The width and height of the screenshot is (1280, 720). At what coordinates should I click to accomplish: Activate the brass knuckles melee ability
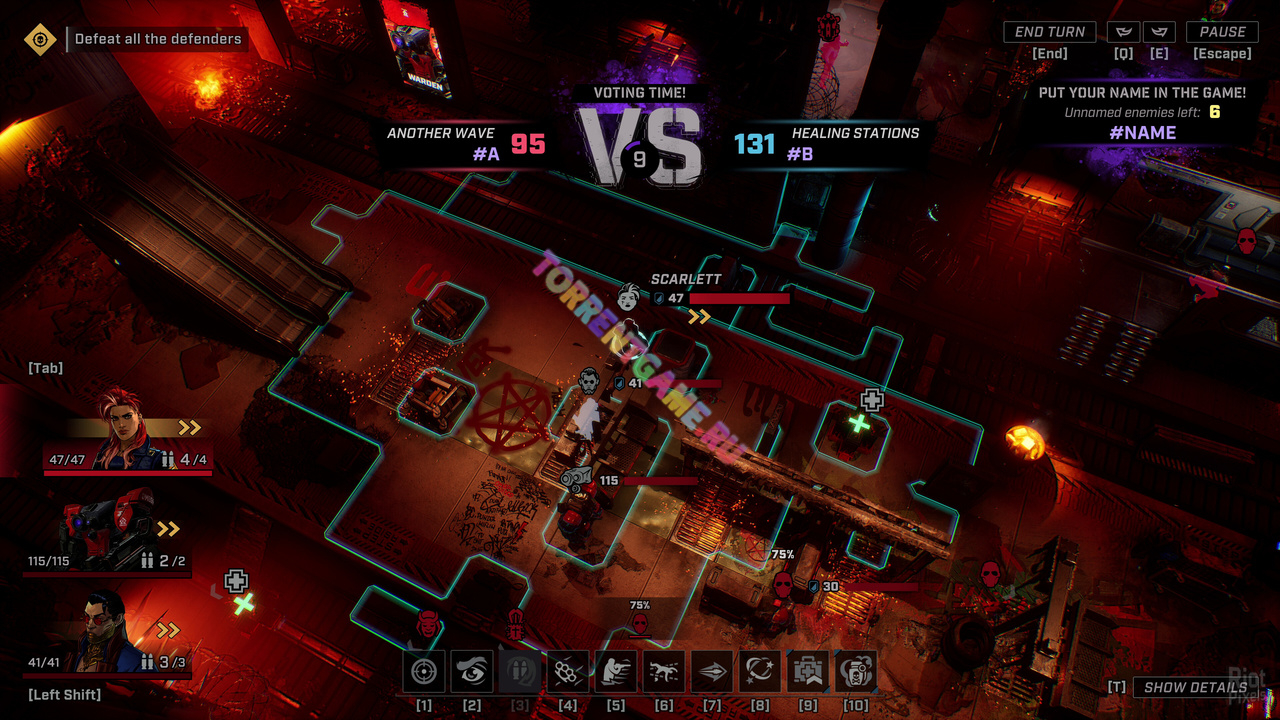coord(568,672)
